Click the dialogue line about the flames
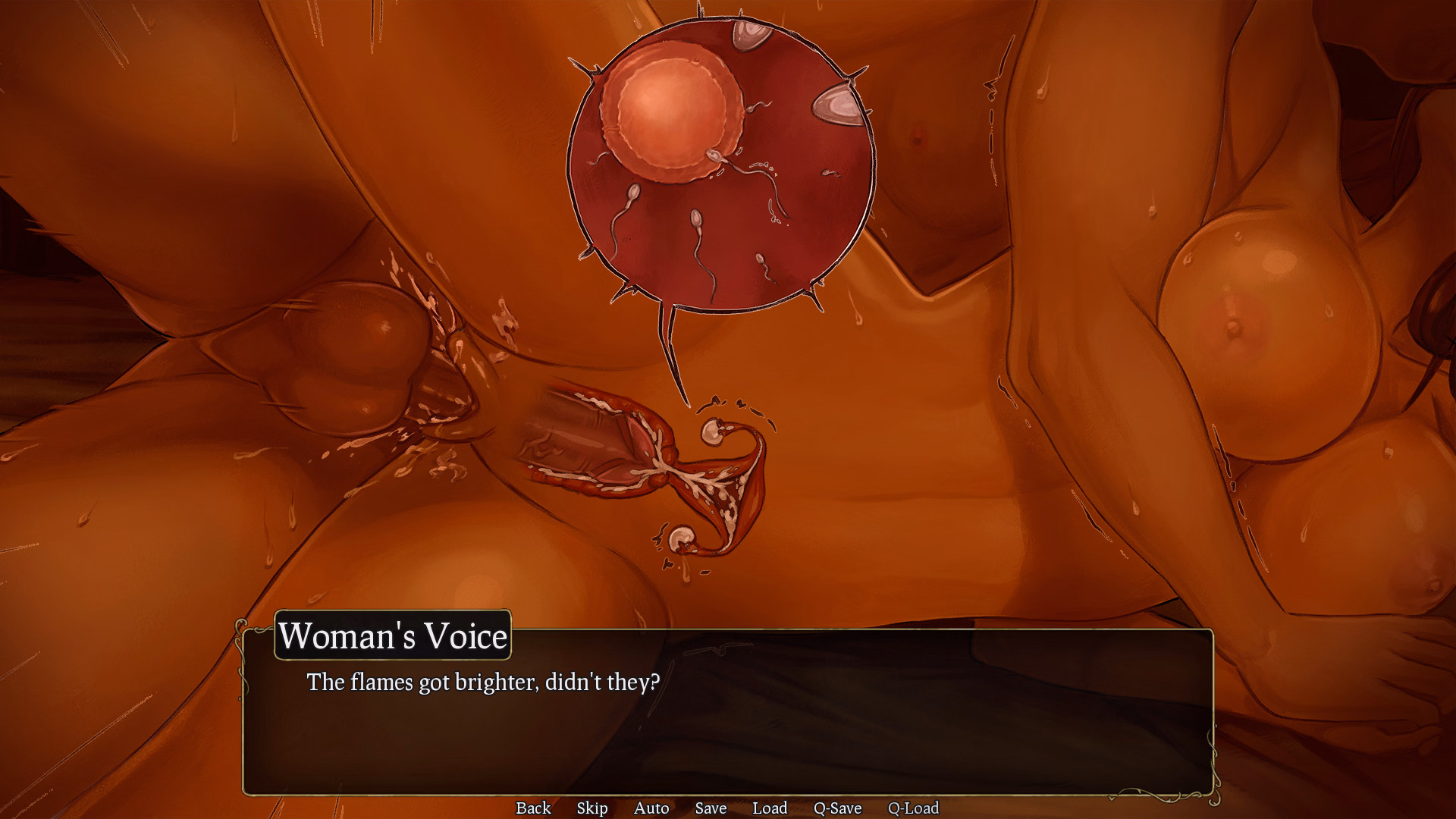Screen dimensions: 1456x819 tap(482, 682)
